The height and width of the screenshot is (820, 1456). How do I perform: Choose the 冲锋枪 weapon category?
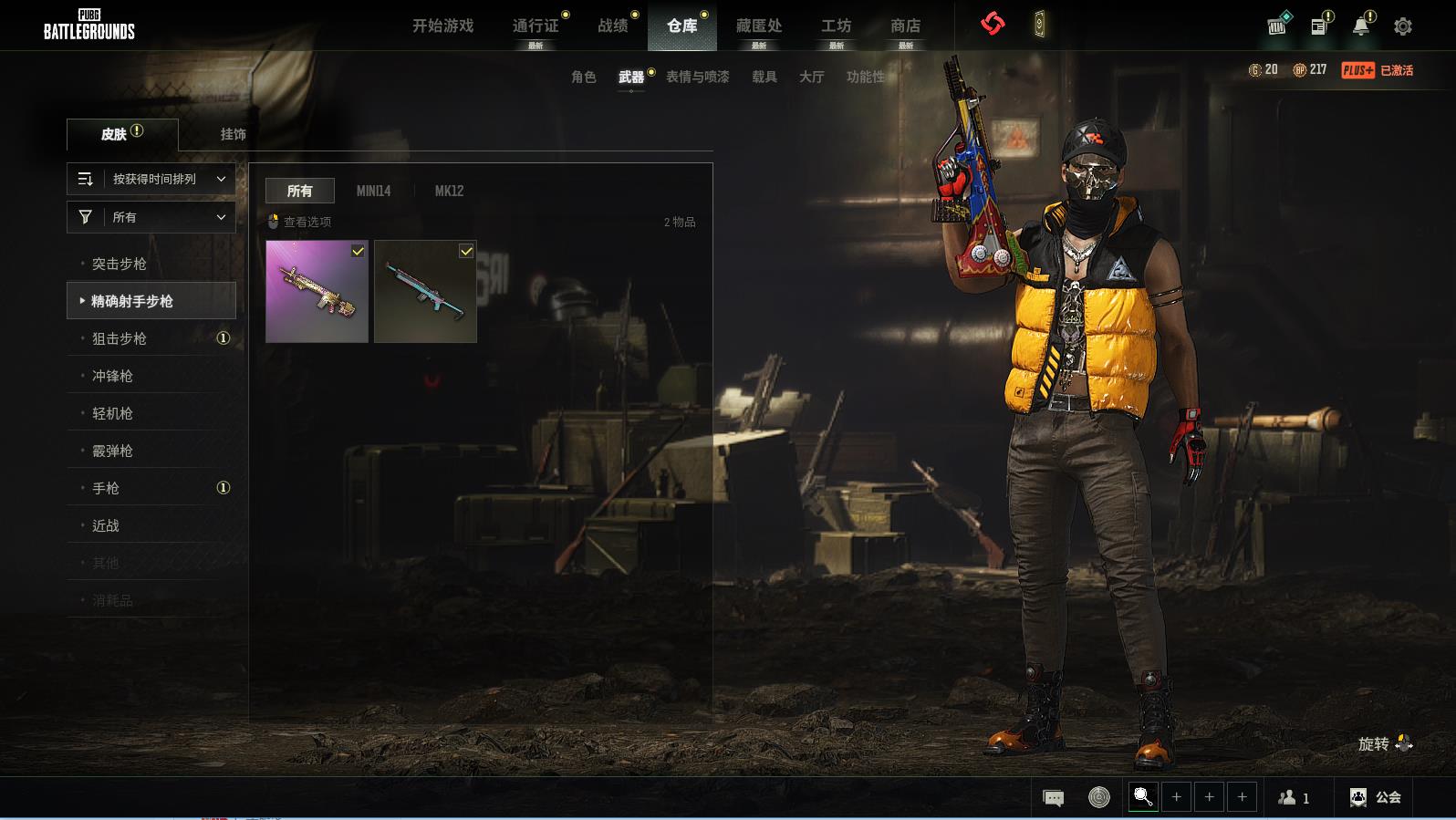pyautogui.click(x=113, y=376)
